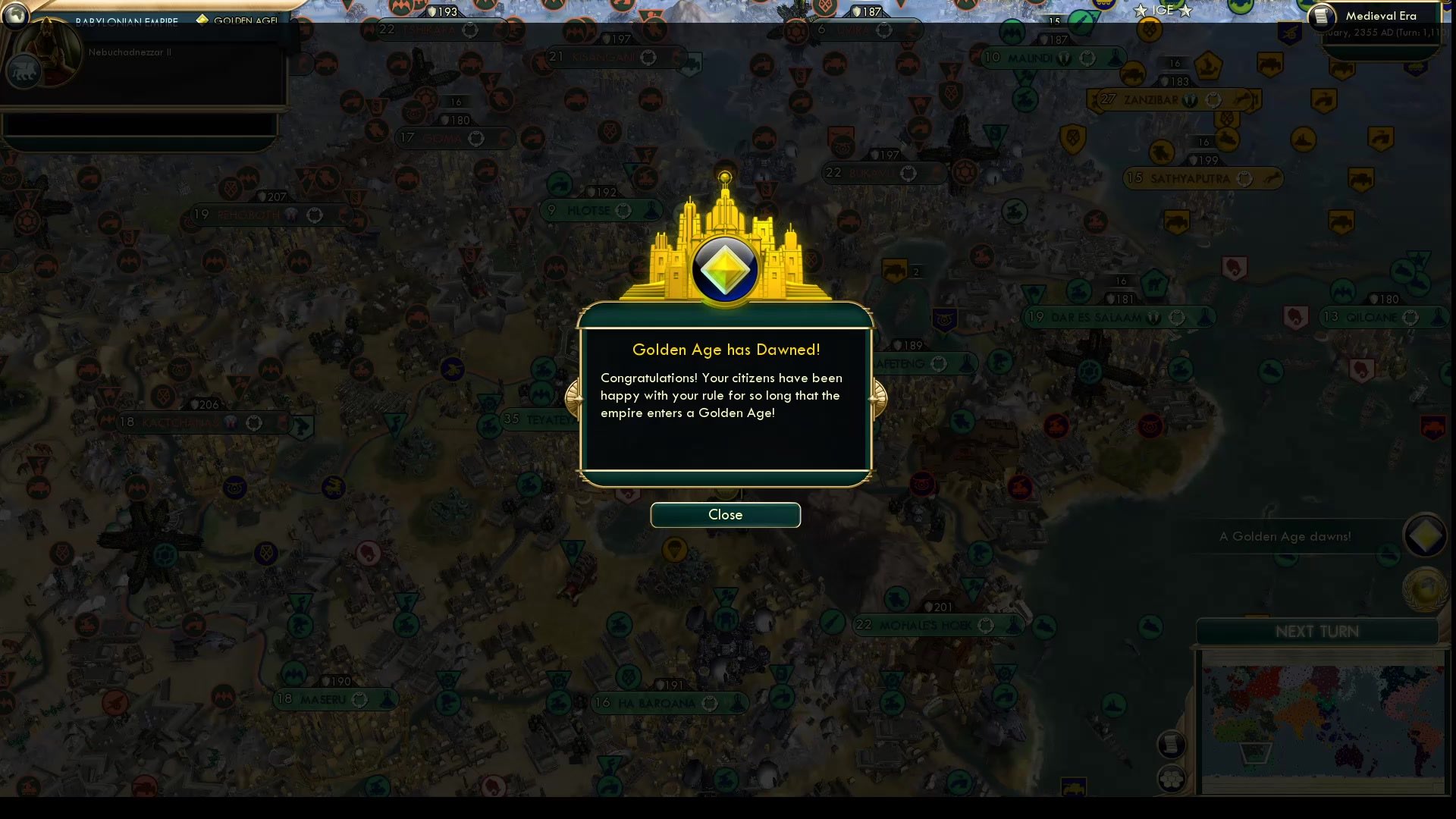Image resolution: width=1456 pixels, height=819 pixels.
Task: Expand the popup using the left side arrow
Action: point(574,397)
